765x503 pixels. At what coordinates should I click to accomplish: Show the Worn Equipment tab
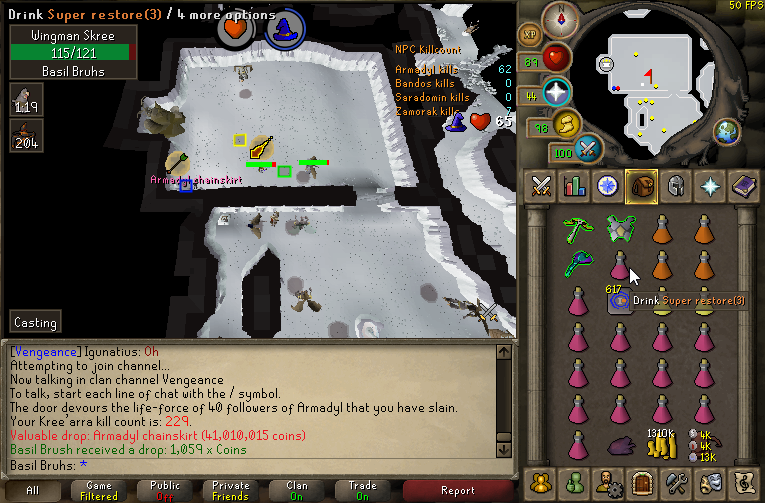675,185
